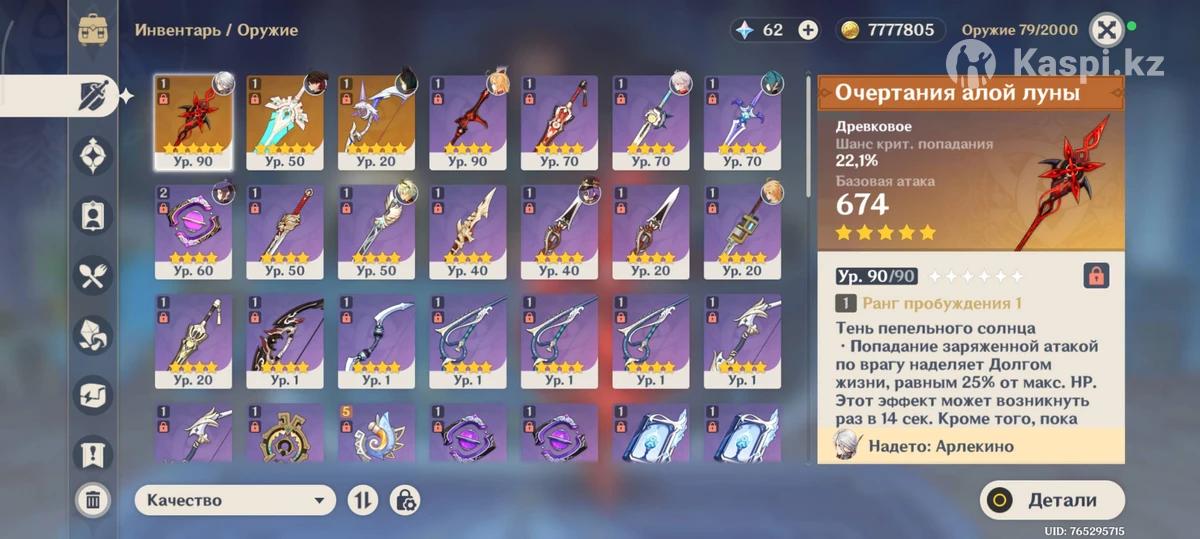The image size is (1200, 539).
Task: Open the character development items tab
Action: coord(93,215)
